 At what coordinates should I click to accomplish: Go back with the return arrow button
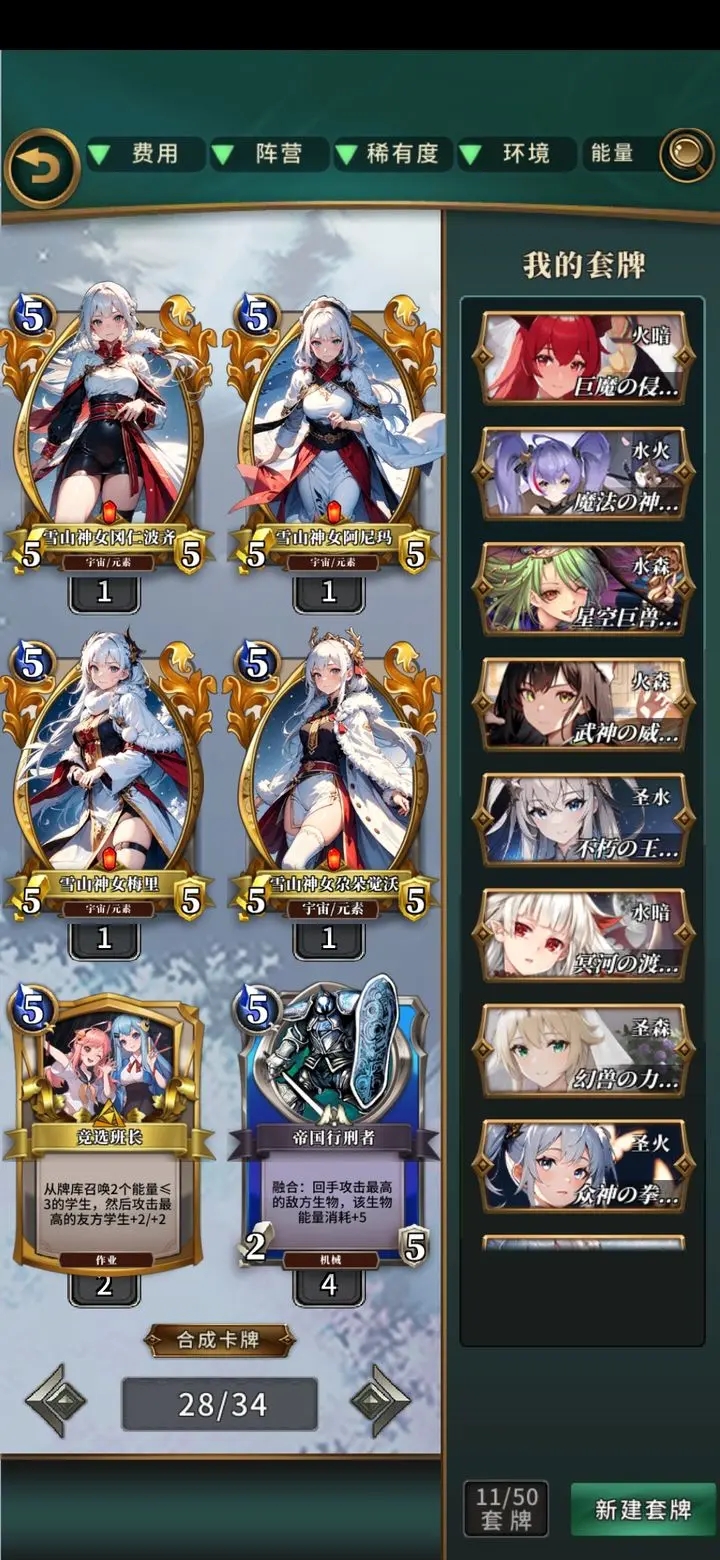pos(43,166)
